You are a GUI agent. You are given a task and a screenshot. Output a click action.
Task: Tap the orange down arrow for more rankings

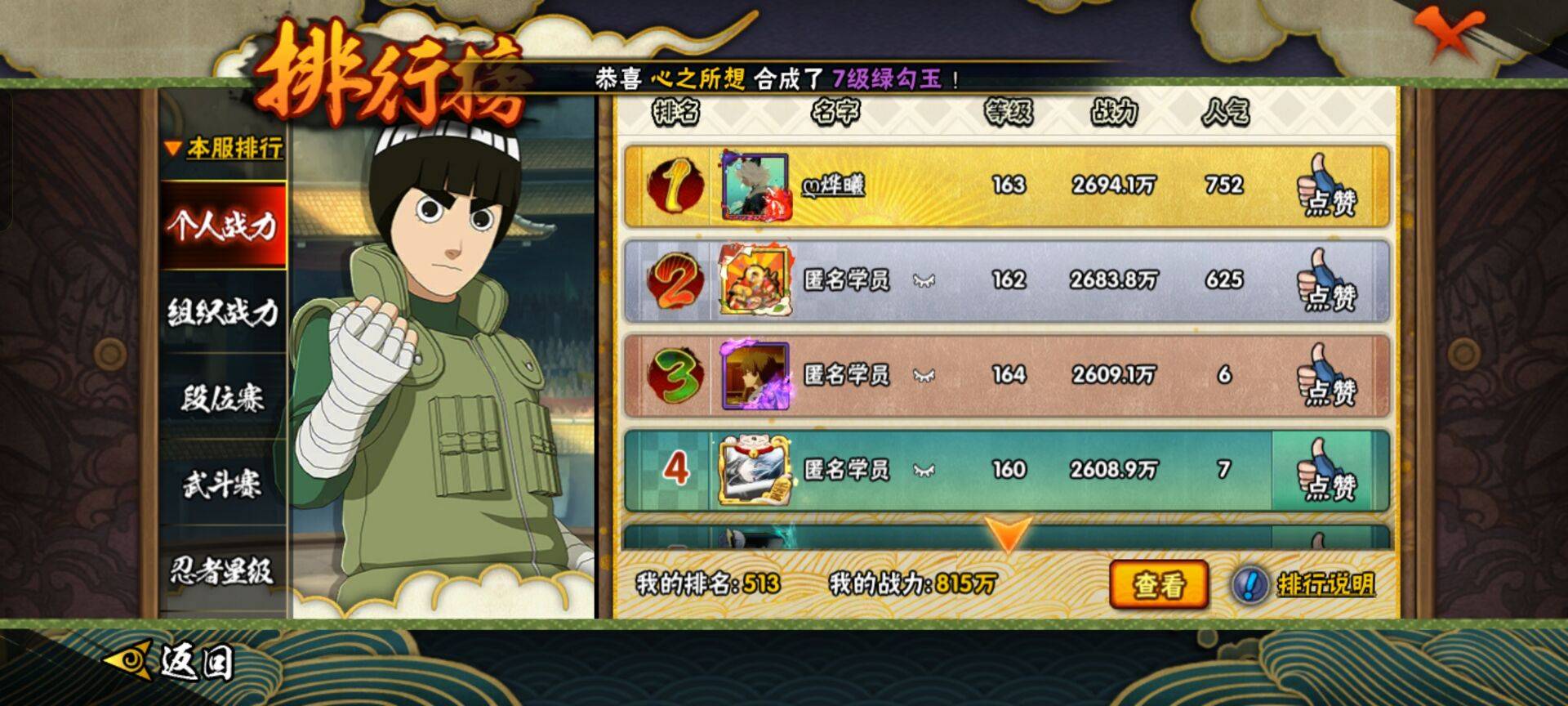(x=1007, y=534)
